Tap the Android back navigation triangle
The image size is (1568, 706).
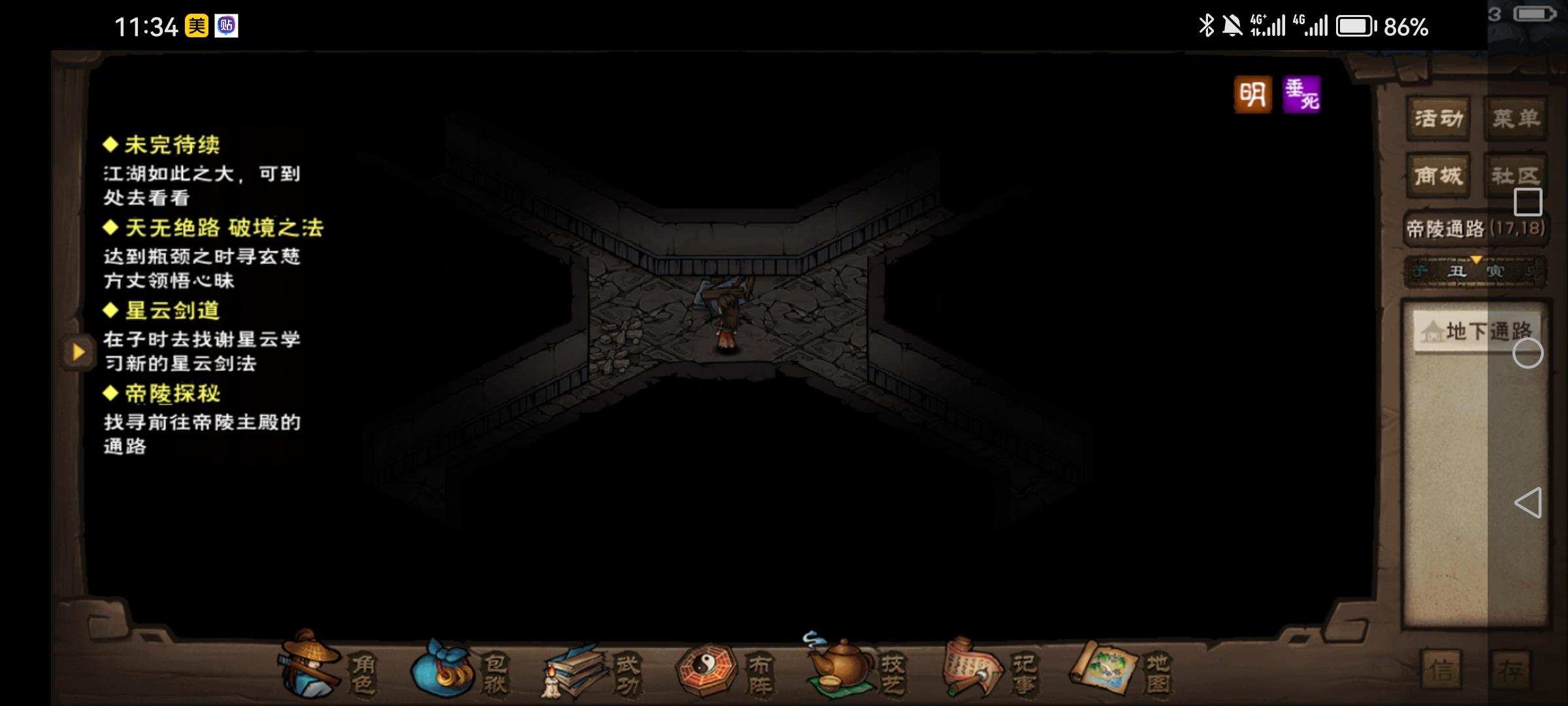(1527, 503)
